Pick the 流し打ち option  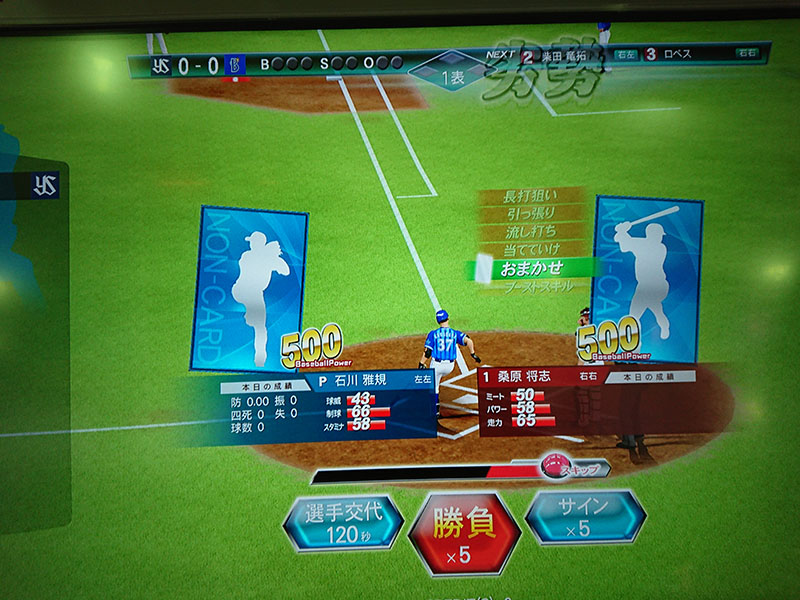click(x=531, y=232)
